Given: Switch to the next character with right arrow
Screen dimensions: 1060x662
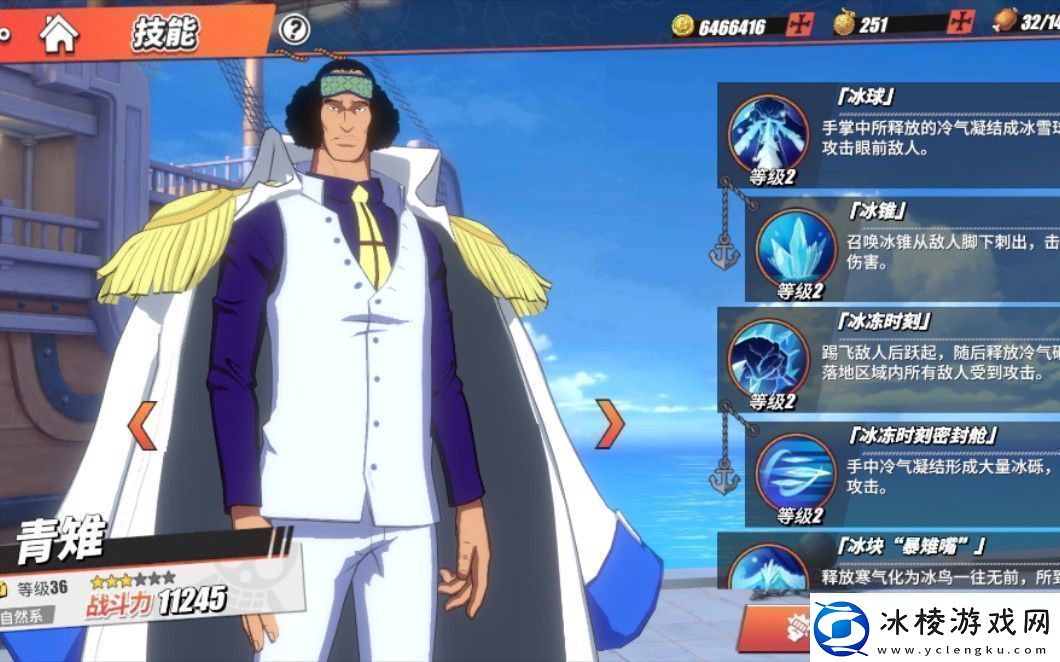Looking at the screenshot, I should (x=609, y=424).
